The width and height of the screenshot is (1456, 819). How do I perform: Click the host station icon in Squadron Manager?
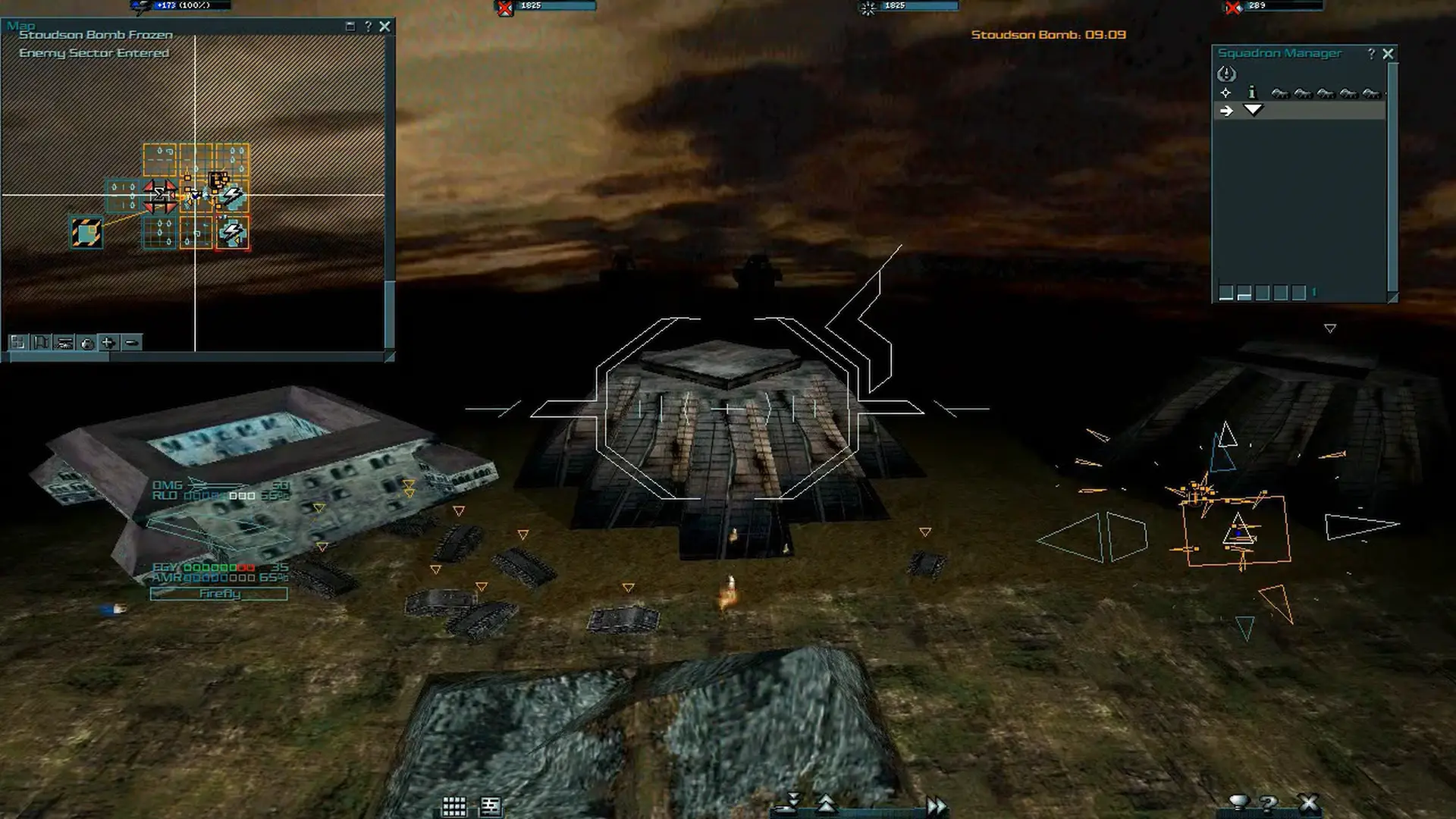click(1226, 74)
